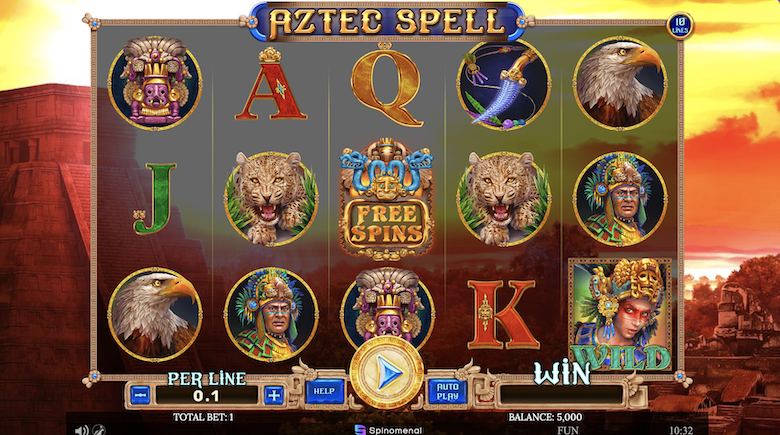Click the Spinomenal logo link
This screenshot has width=780, height=435.
click(390, 429)
